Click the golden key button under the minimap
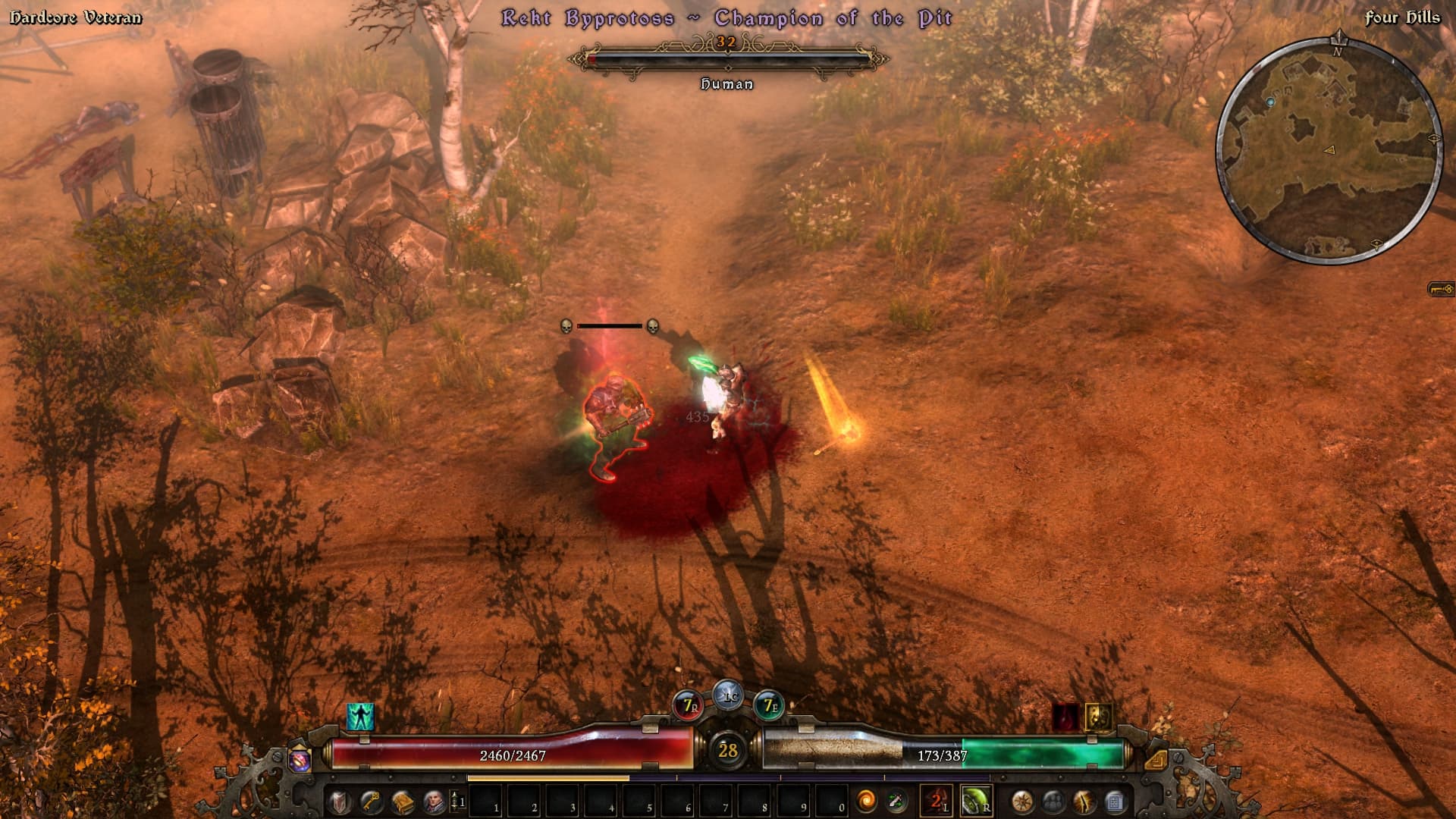Image resolution: width=1456 pixels, height=819 pixels. [1441, 289]
